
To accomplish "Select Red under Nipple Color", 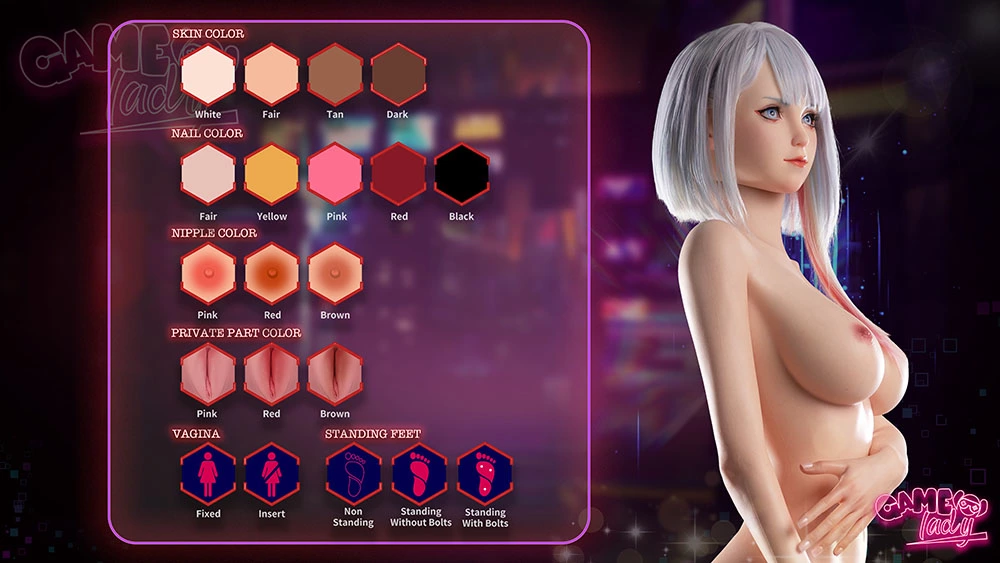I will (x=272, y=273).
